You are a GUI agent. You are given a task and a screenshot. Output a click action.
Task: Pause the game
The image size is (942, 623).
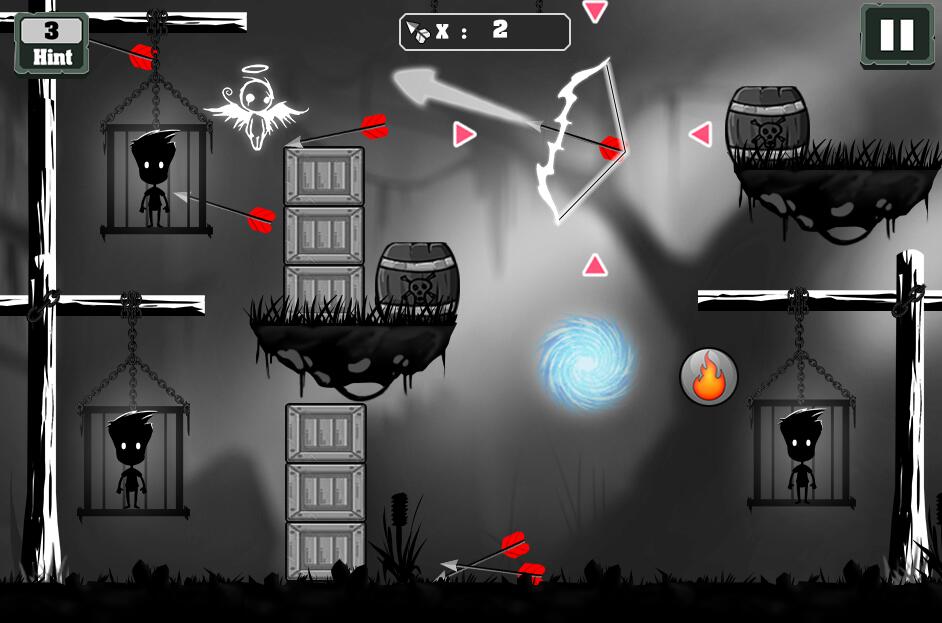pyautogui.click(x=896, y=35)
